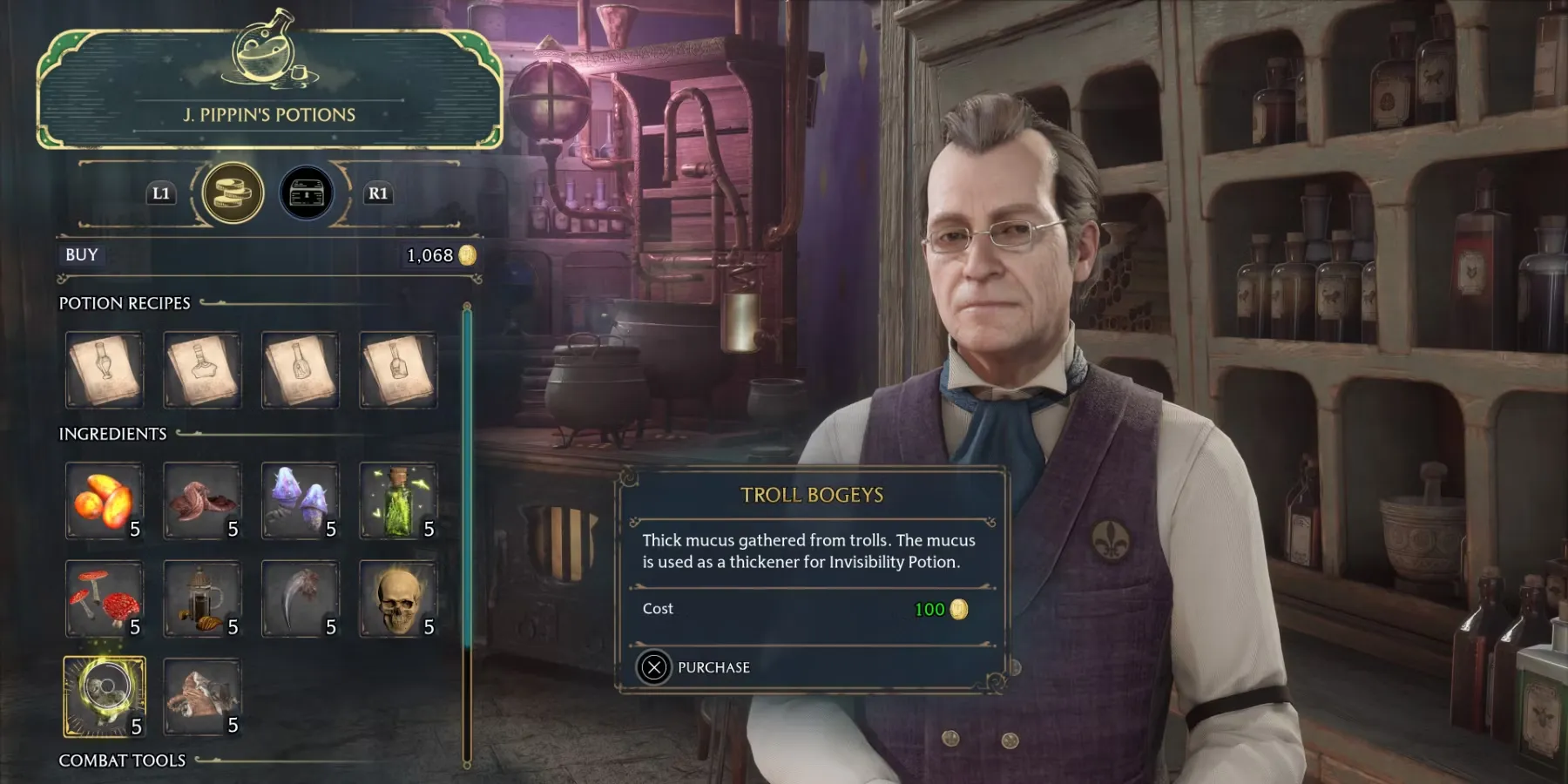Click the teal shop list scrollbar
This screenshot has height=784, width=1568.
(468, 479)
